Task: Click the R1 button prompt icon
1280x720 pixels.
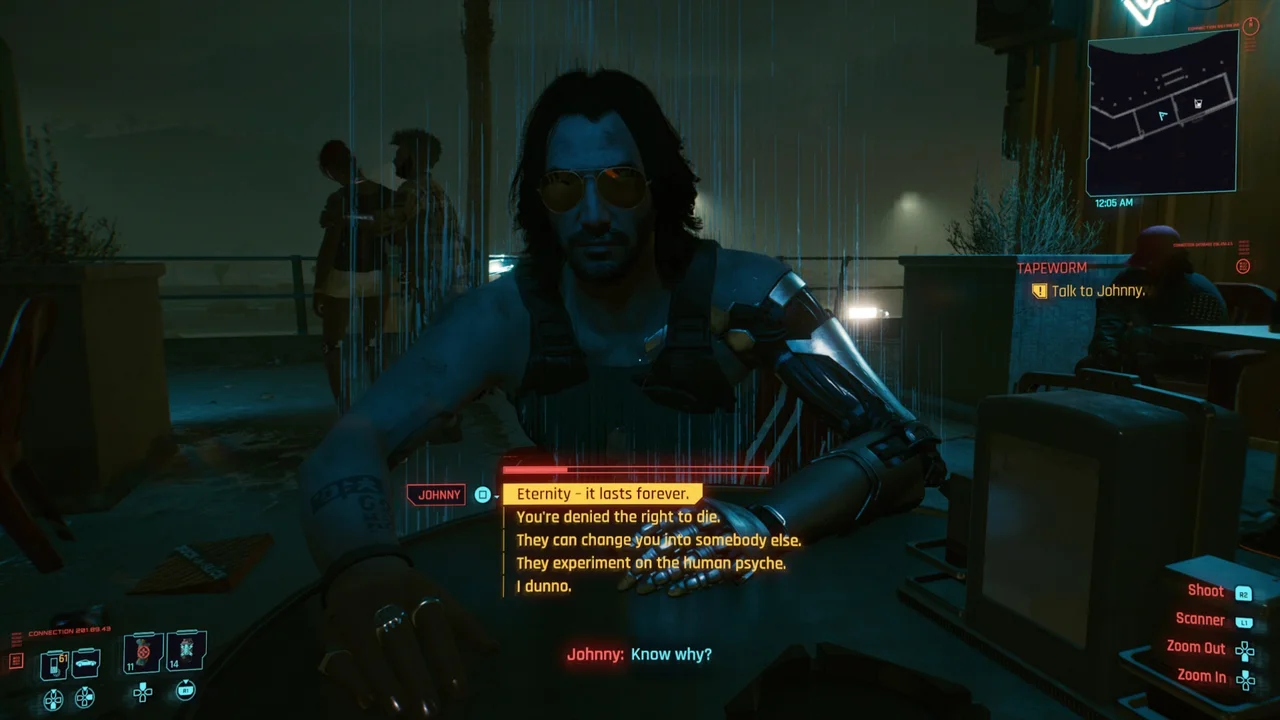Action: pos(185,691)
